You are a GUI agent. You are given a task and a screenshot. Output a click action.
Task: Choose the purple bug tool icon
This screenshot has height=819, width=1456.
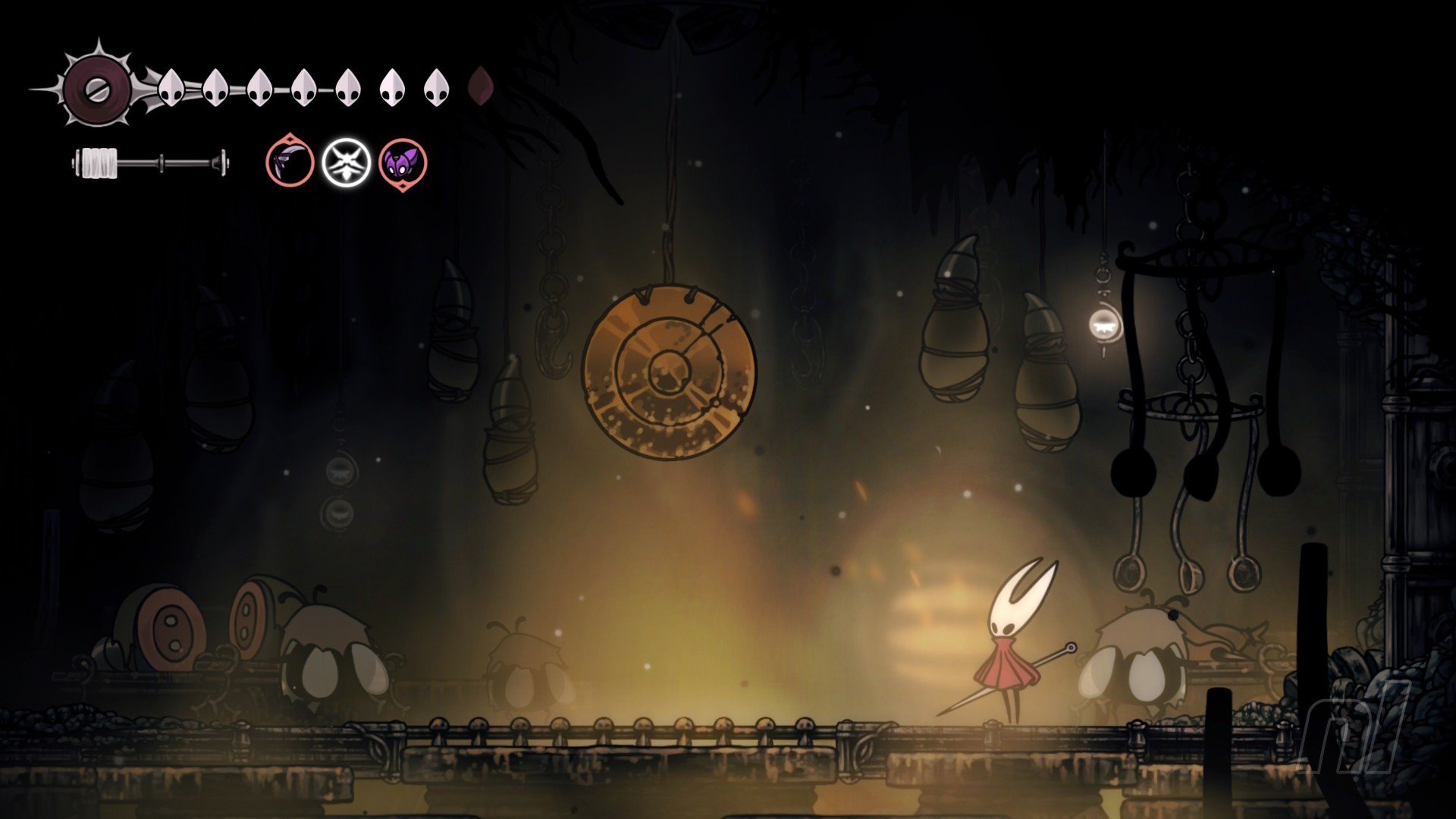pos(403,163)
